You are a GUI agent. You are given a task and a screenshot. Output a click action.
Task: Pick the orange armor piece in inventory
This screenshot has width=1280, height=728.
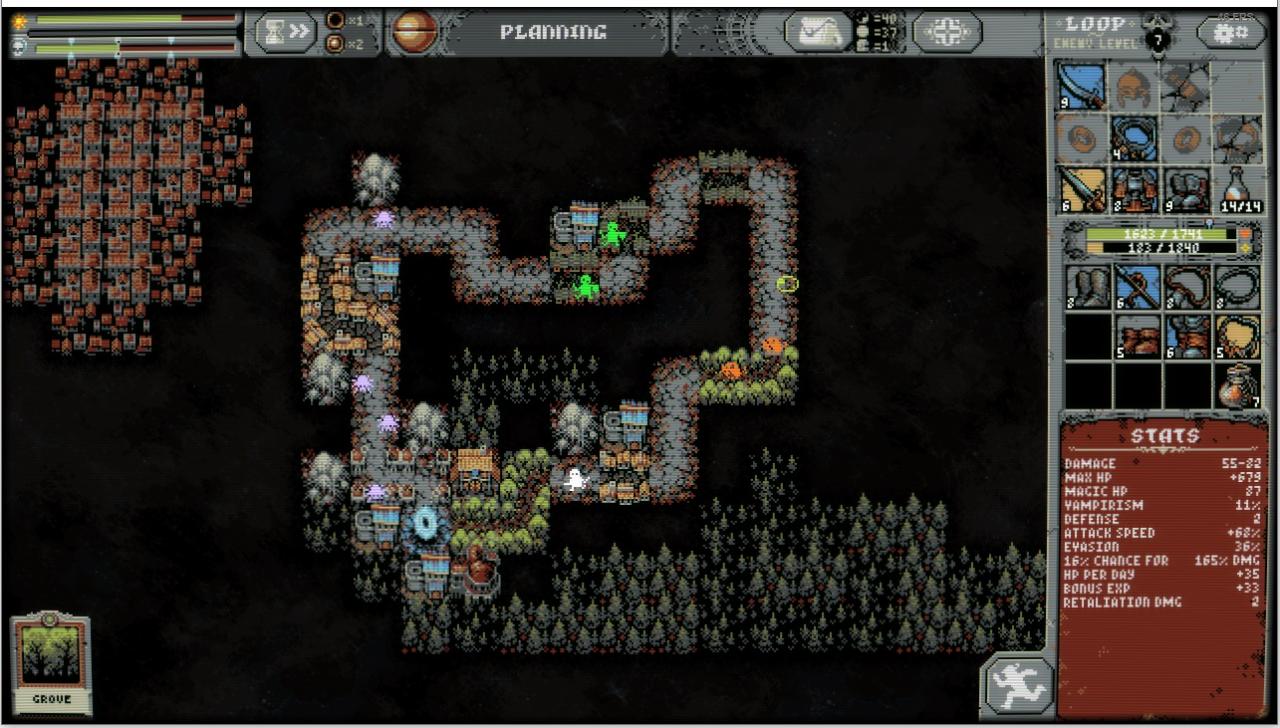[1139, 337]
